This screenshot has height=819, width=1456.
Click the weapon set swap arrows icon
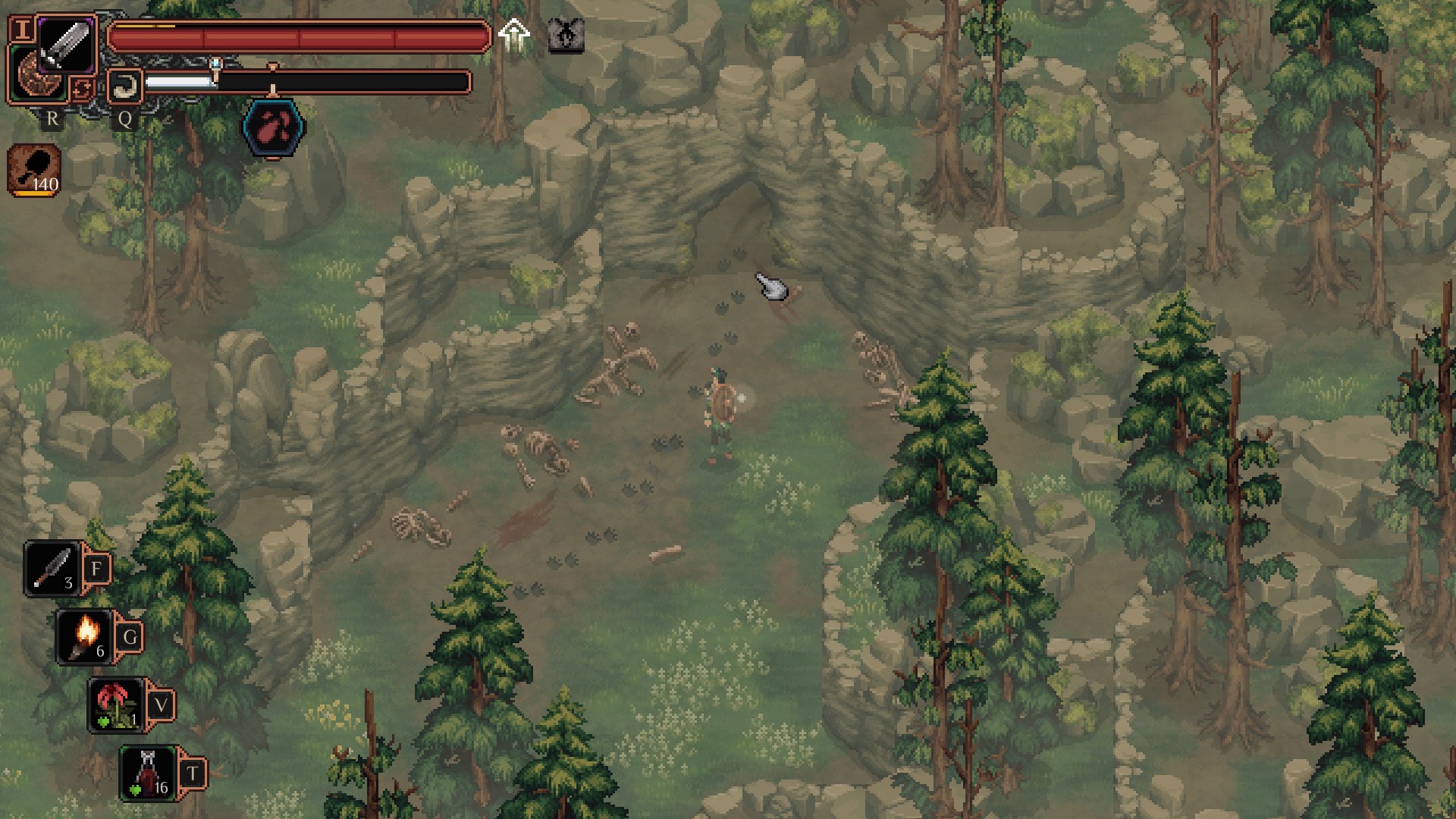(81, 89)
